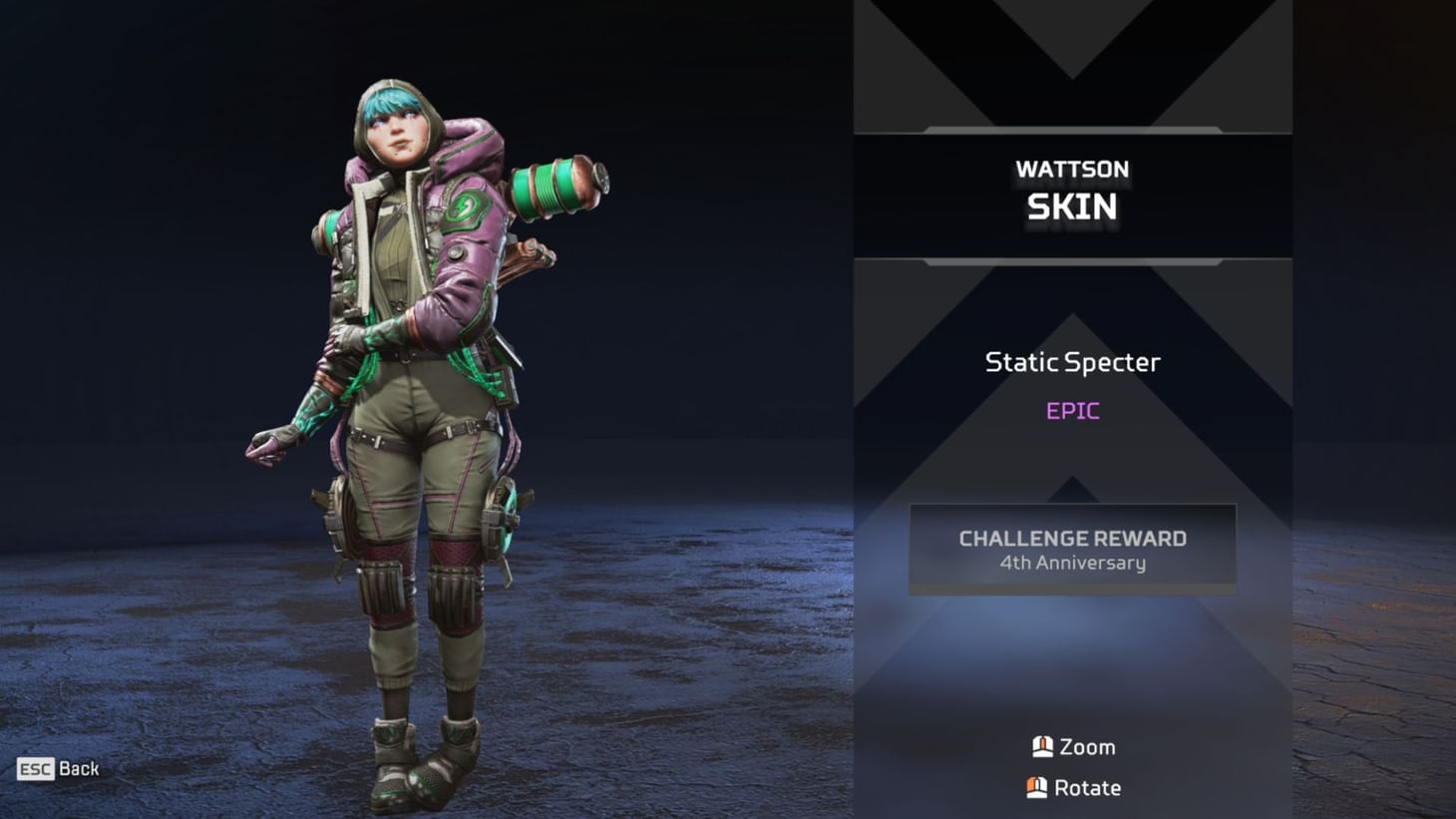
Task: Click the Wattson character model
Action: tap(409, 399)
